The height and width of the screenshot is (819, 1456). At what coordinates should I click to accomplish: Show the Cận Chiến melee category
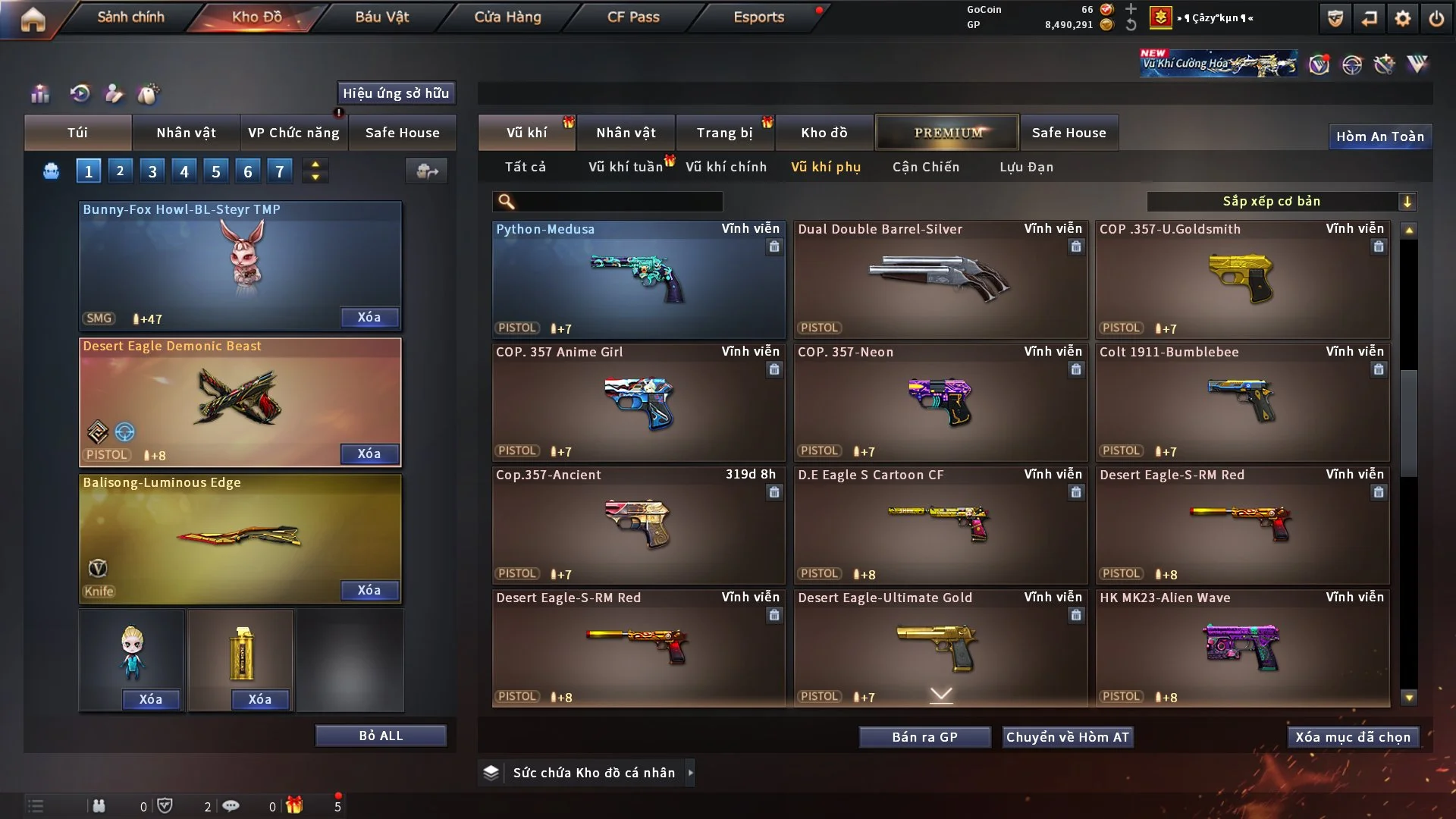[x=925, y=167]
